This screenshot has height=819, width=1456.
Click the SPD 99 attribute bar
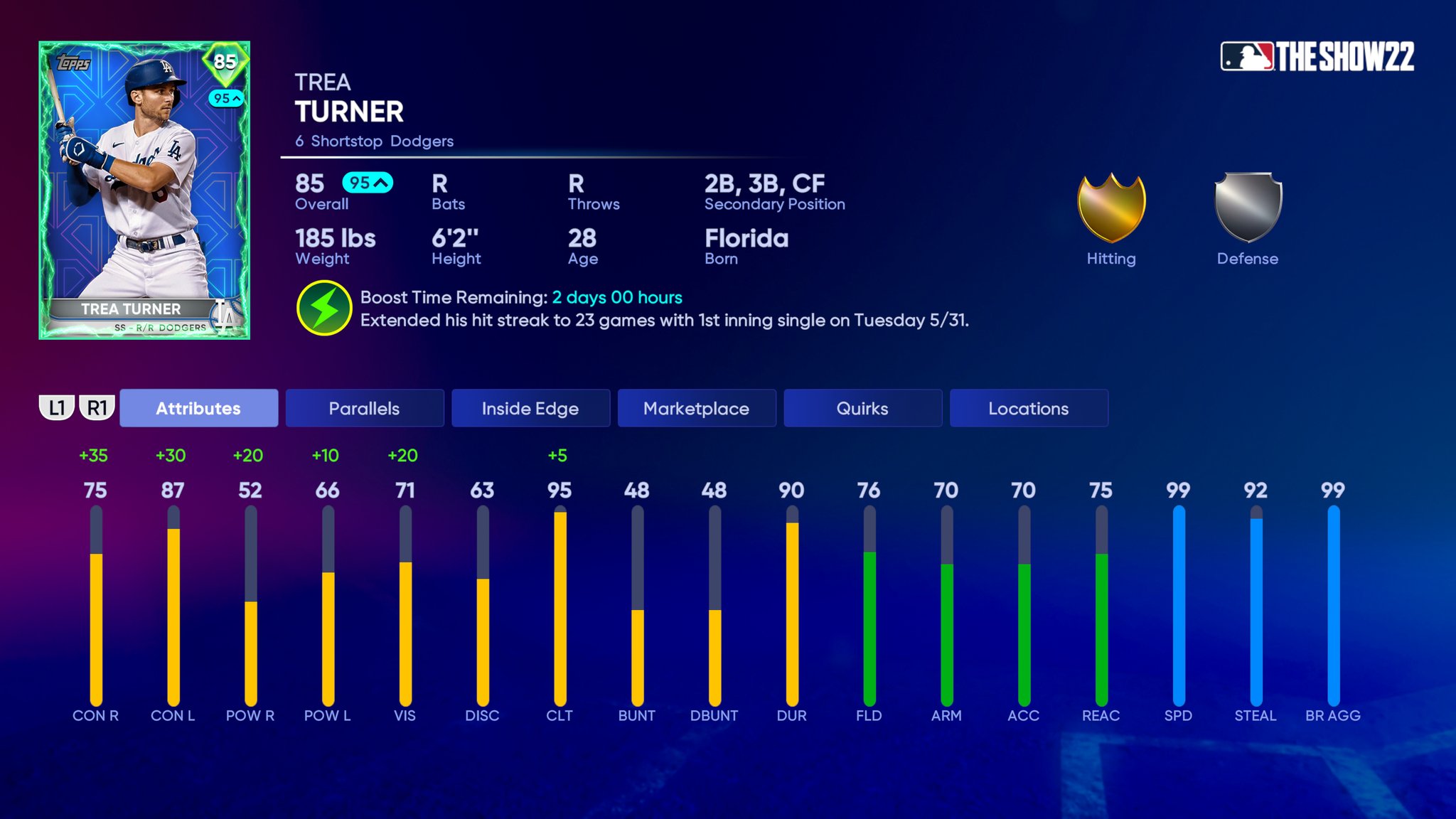(1179, 604)
